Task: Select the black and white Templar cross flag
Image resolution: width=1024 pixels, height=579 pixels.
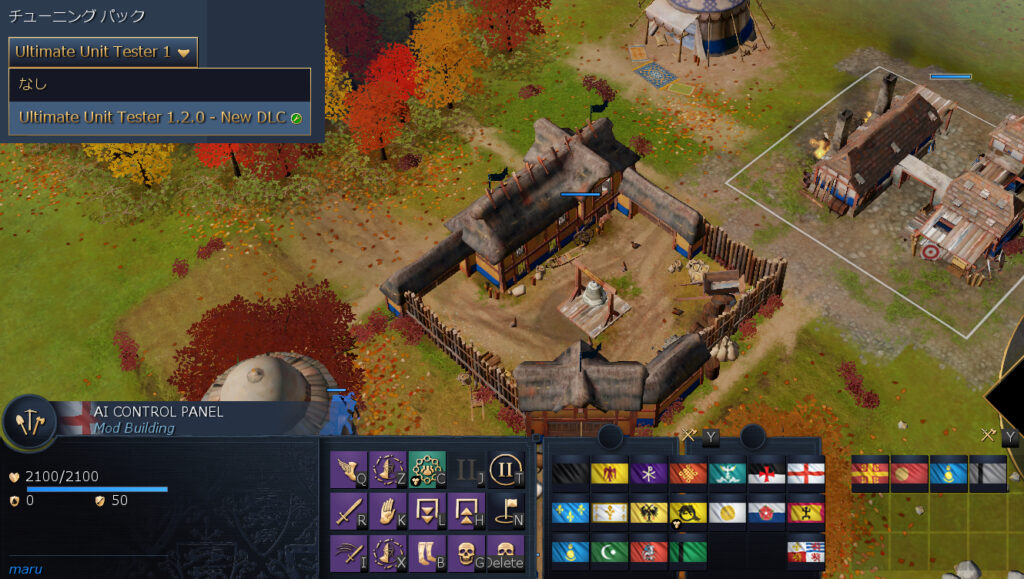Action: pyautogui.click(x=766, y=472)
